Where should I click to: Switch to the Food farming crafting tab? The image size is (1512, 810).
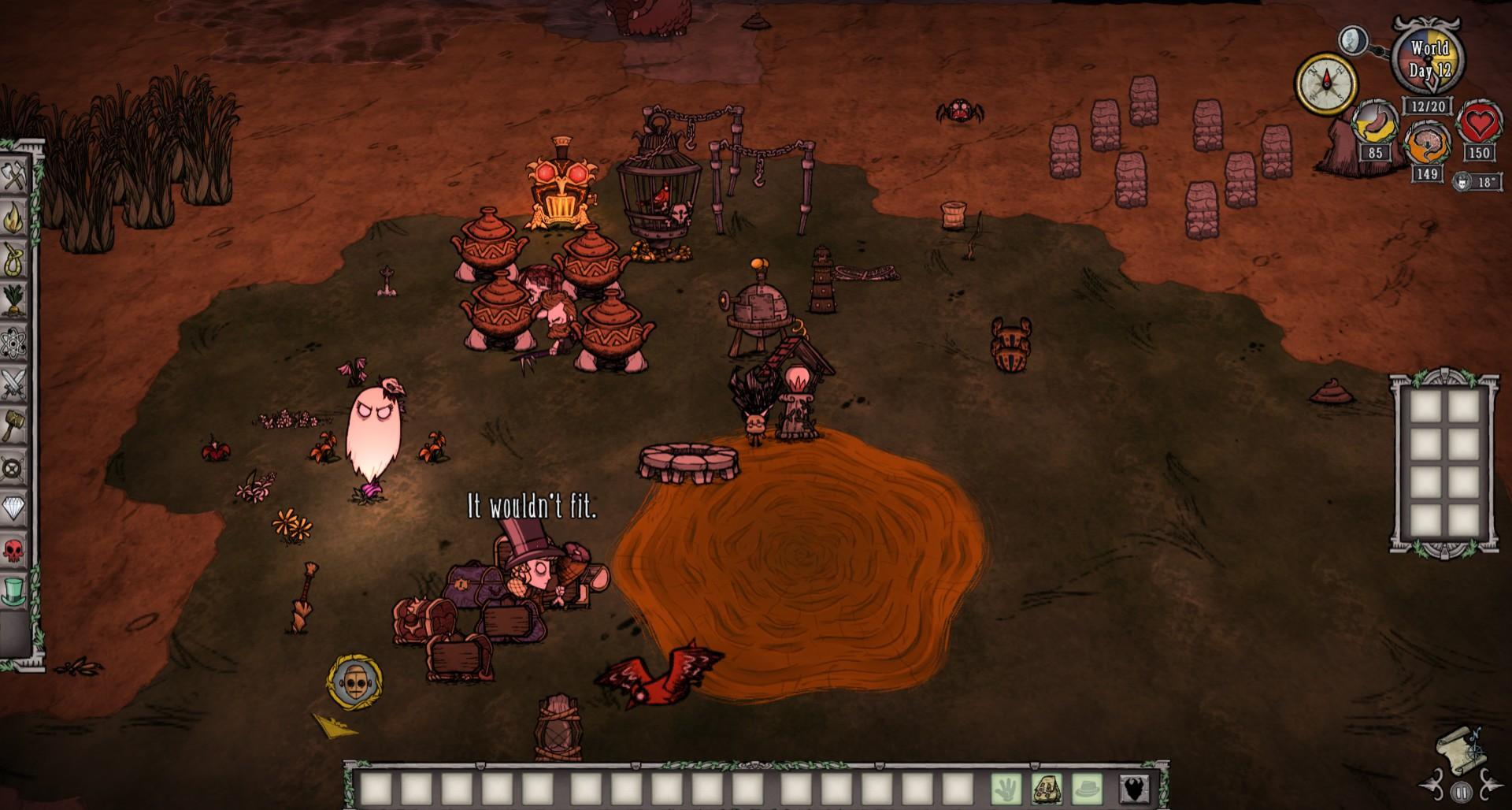(x=14, y=301)
